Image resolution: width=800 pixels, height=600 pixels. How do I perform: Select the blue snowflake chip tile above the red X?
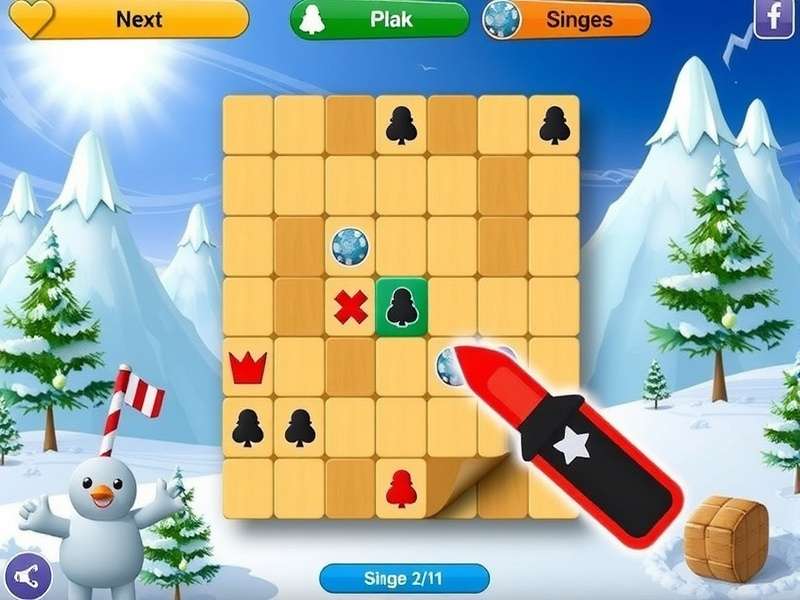pyautogui.click(x=350, y=246)
